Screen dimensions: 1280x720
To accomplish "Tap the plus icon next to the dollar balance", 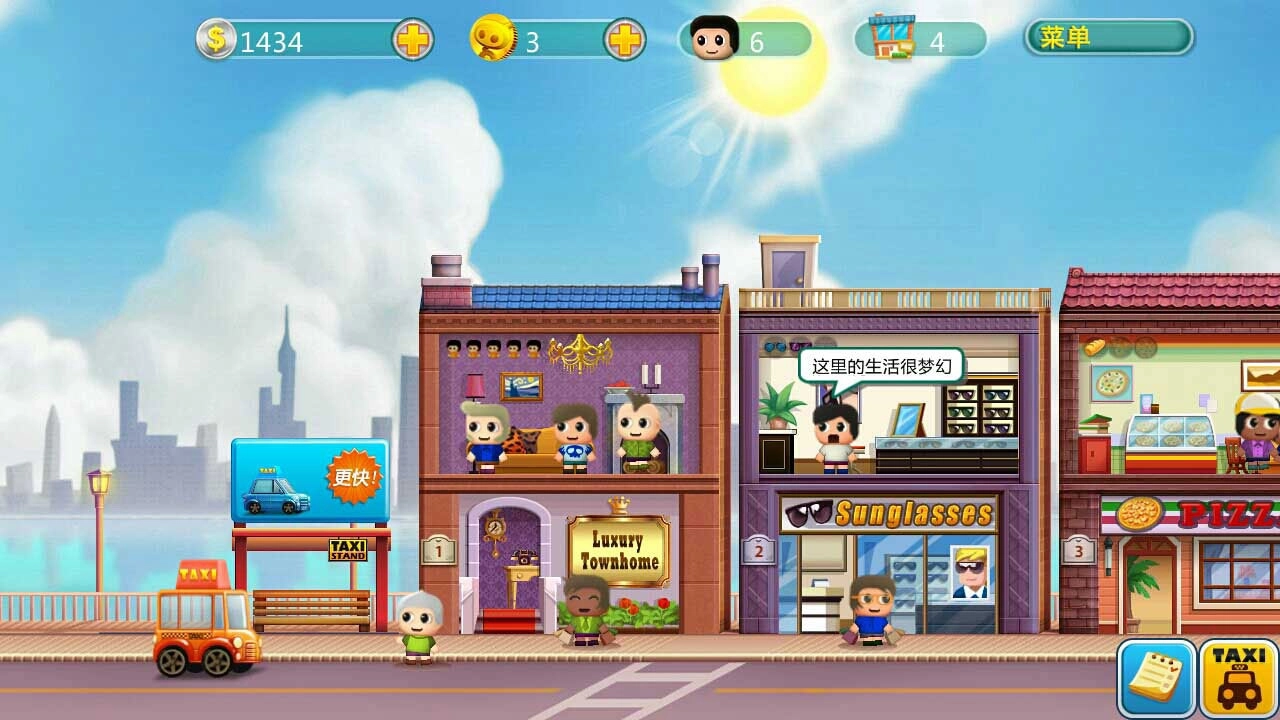I will tap(412, 40).
